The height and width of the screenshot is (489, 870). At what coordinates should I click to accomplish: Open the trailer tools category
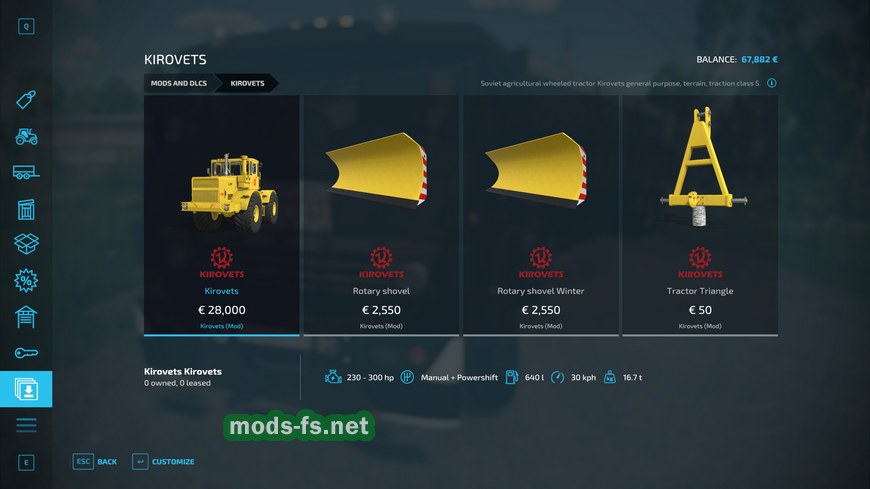(x=26, y=172)
